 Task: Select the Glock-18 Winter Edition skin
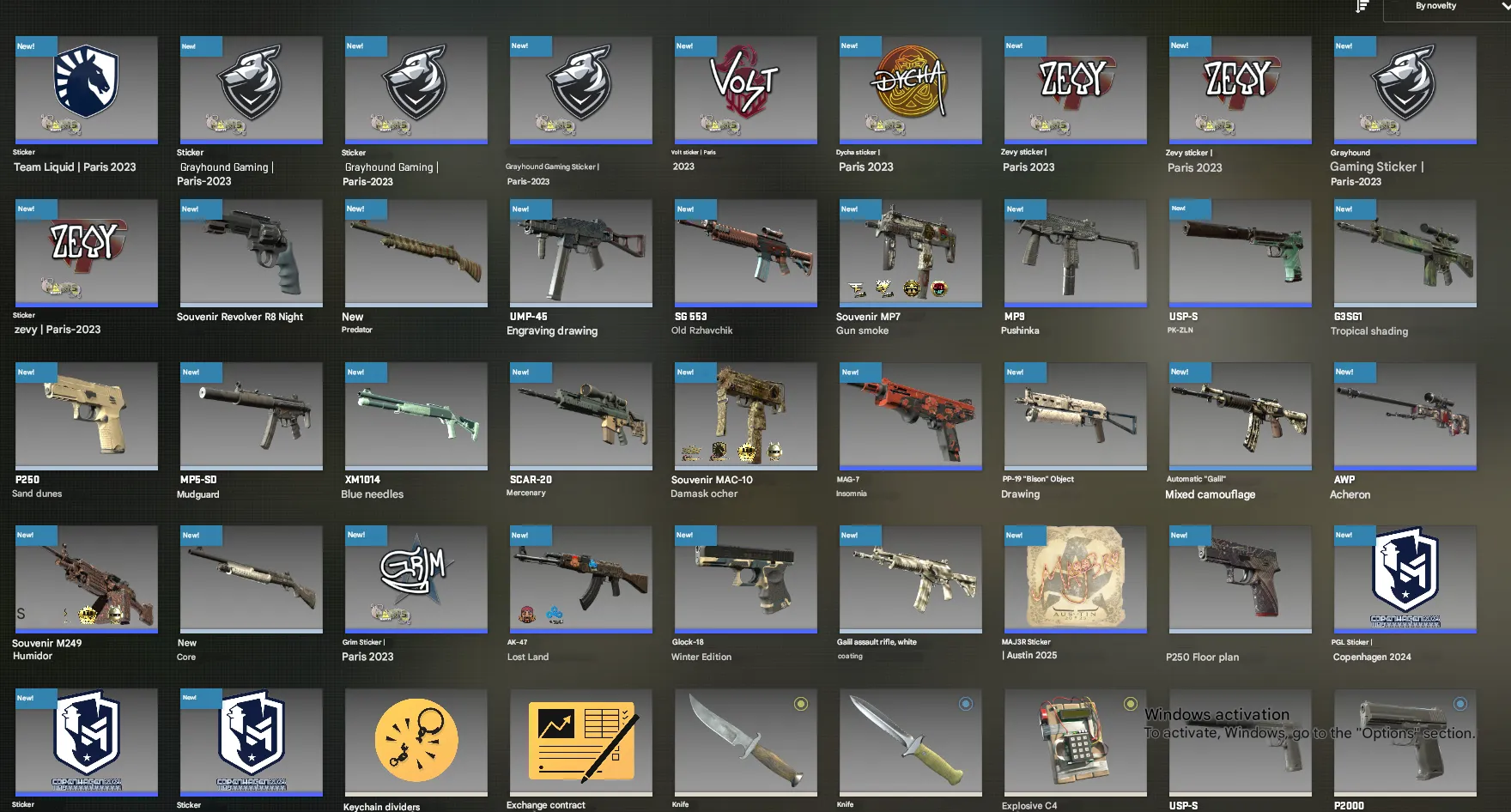point(745,579)
